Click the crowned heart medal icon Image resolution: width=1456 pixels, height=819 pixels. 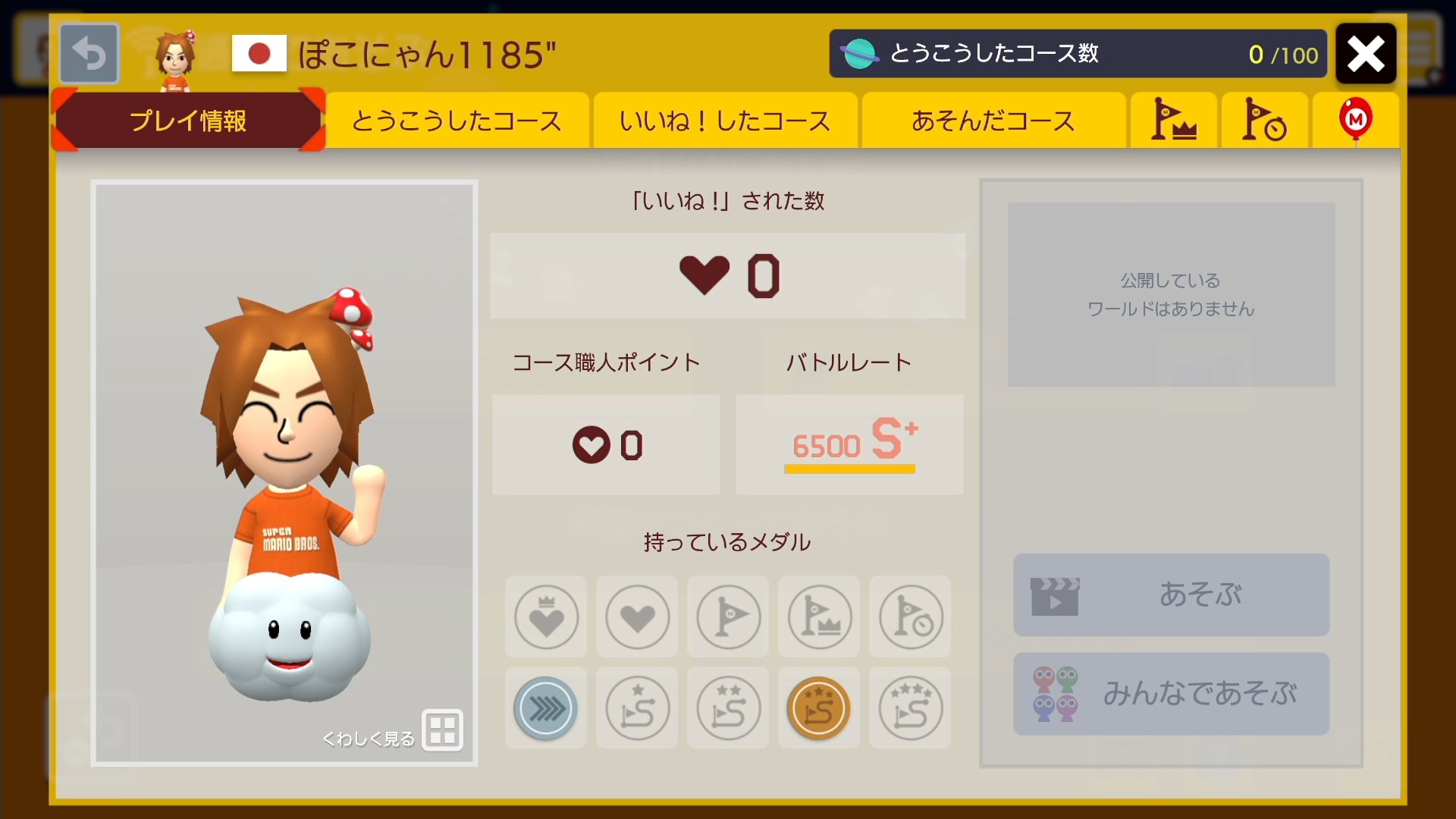click(545, 617)
